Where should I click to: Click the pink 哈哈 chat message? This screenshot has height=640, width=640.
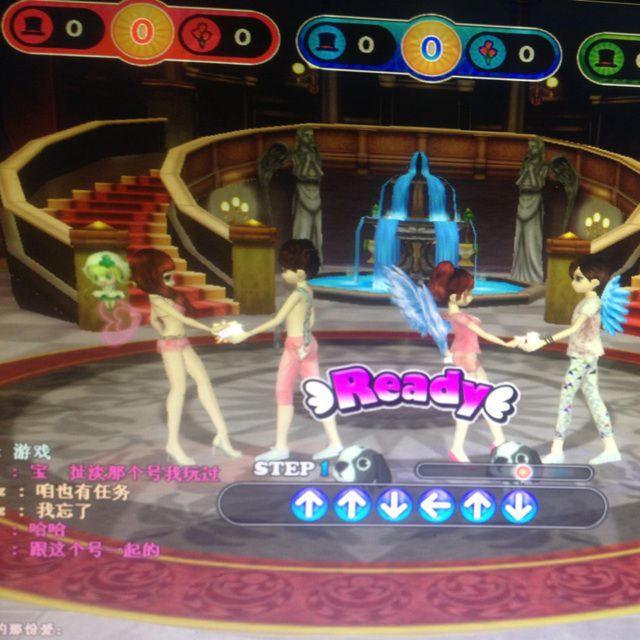click(x=48, y=530)
